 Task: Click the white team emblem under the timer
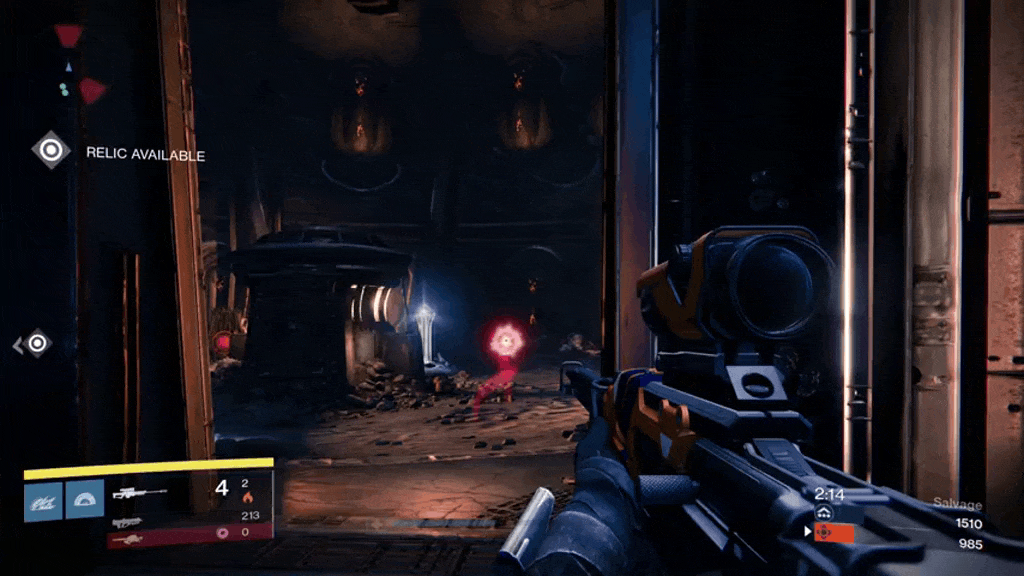click(x=825, y=512)
